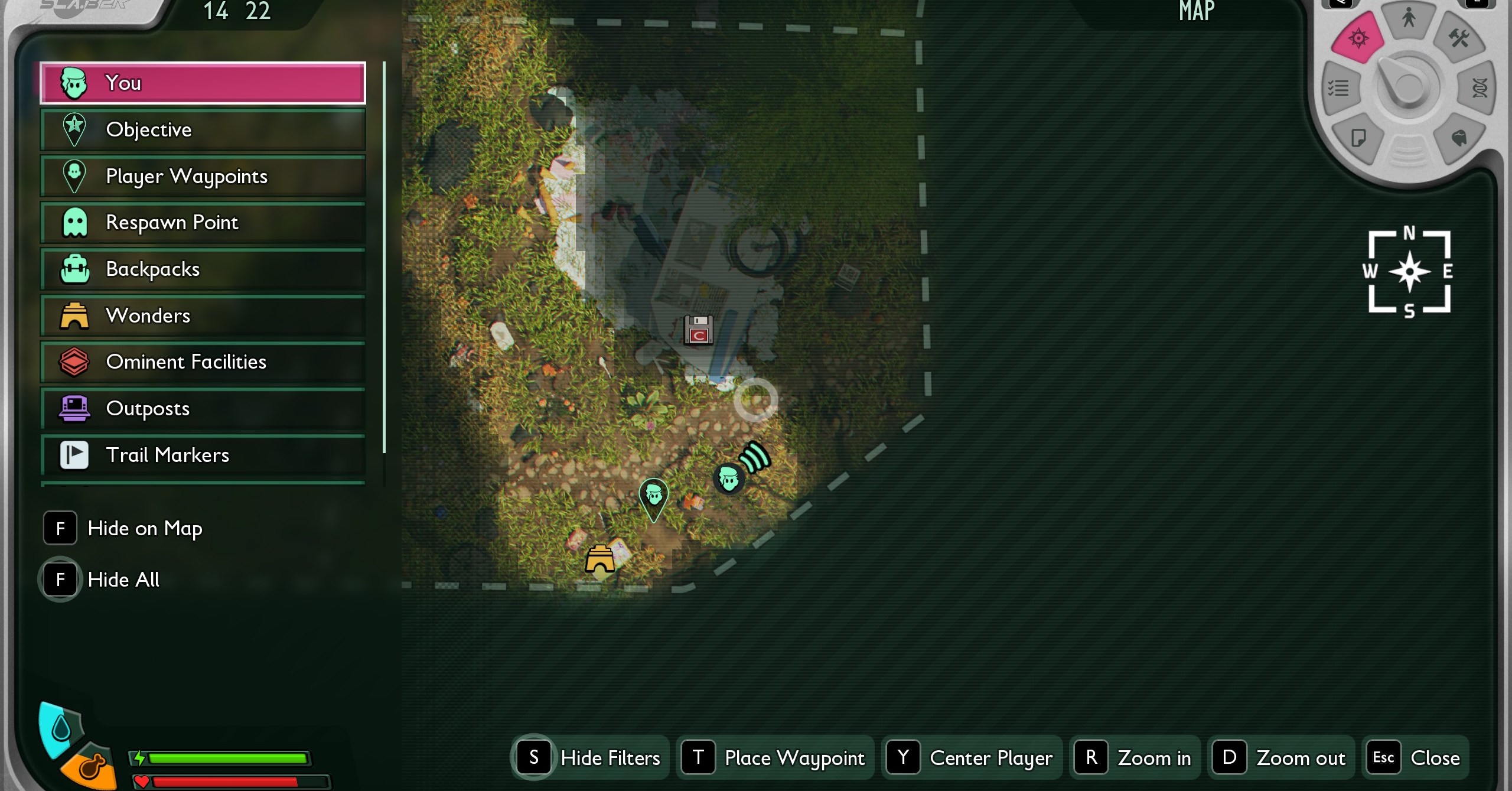Image resolution: width=1512 pixels, height=791 pixels.
Task: Open the note page data tab
Action: pyautogui.click(x=1358, y=138)
